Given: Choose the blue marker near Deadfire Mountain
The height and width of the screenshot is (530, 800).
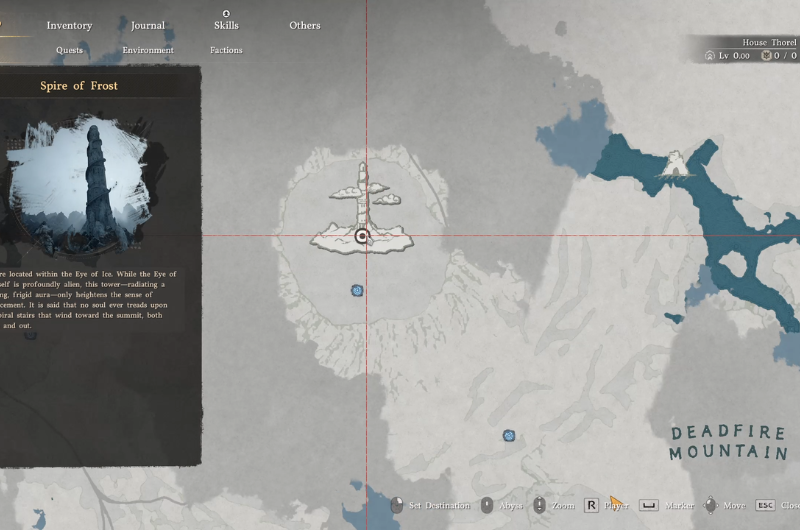Looking at the screenshot, I should point(509,436).
